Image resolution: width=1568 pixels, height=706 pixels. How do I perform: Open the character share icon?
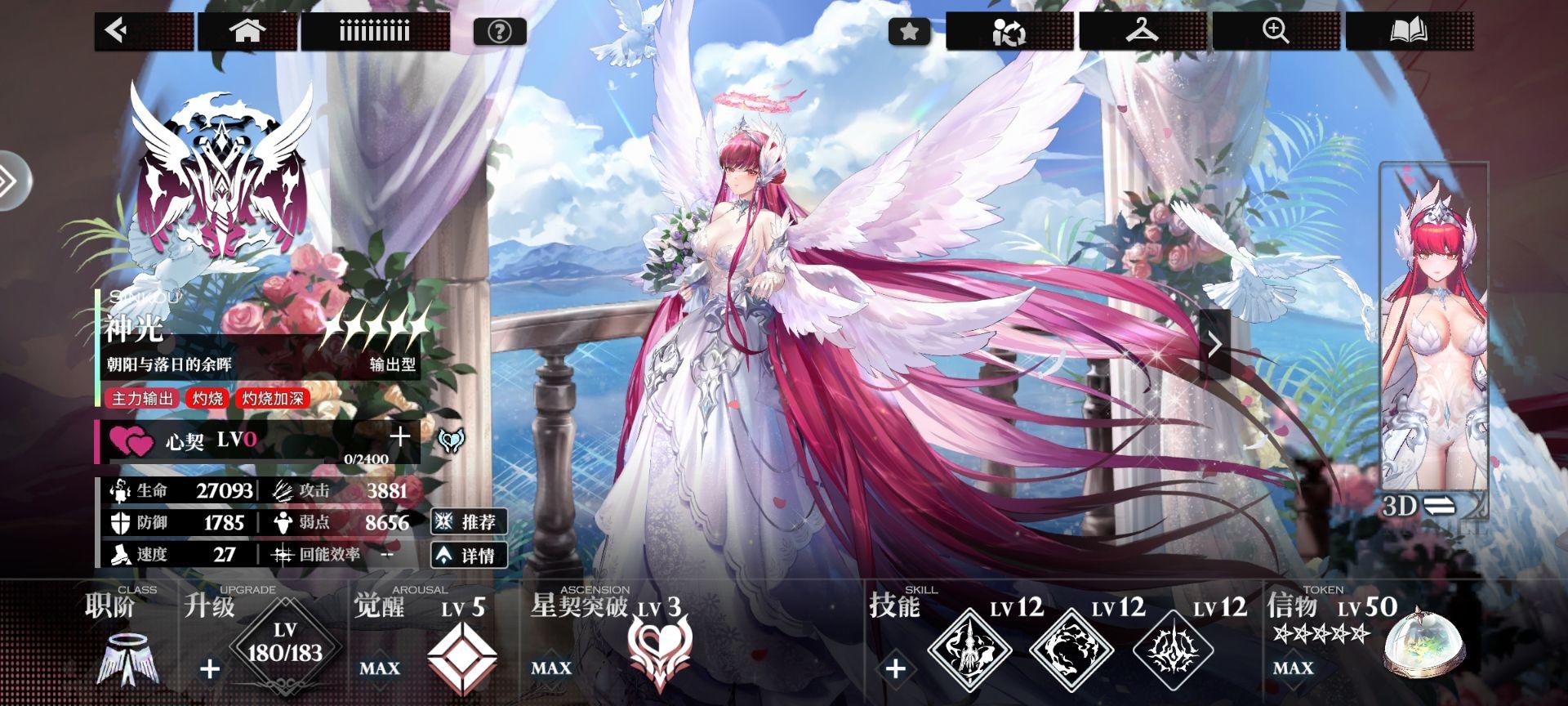1008,31
